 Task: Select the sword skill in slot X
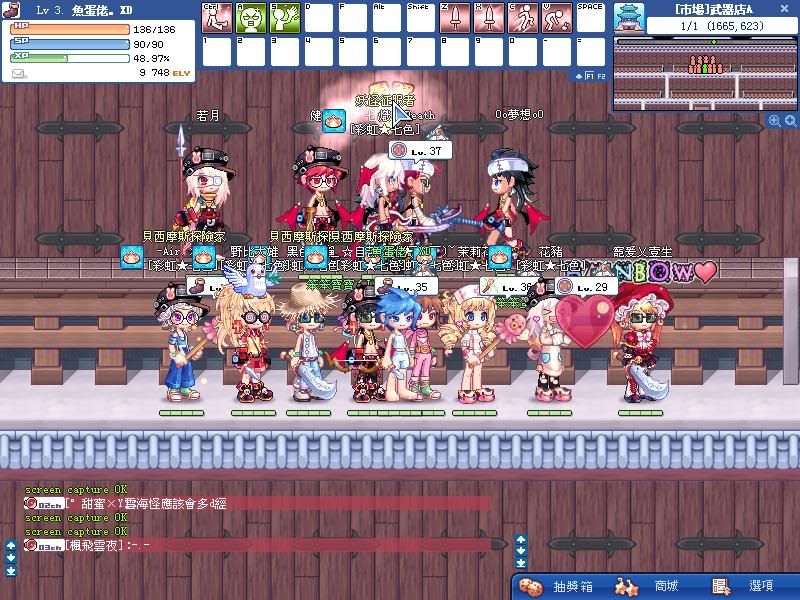(489, 18)
